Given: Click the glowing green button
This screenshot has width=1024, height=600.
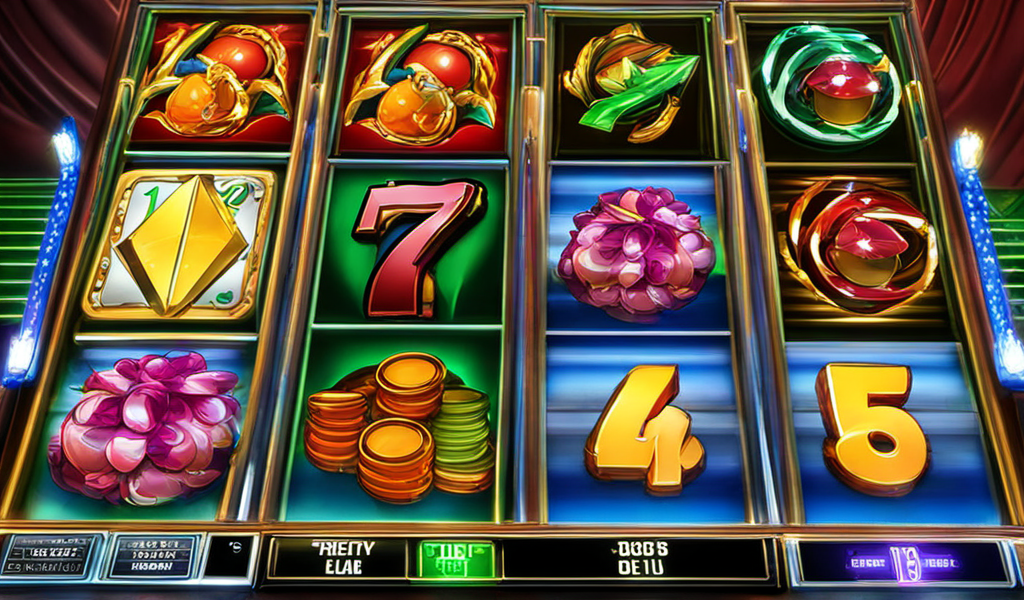Looking at the screenshot, I should [x=456, y=559].
